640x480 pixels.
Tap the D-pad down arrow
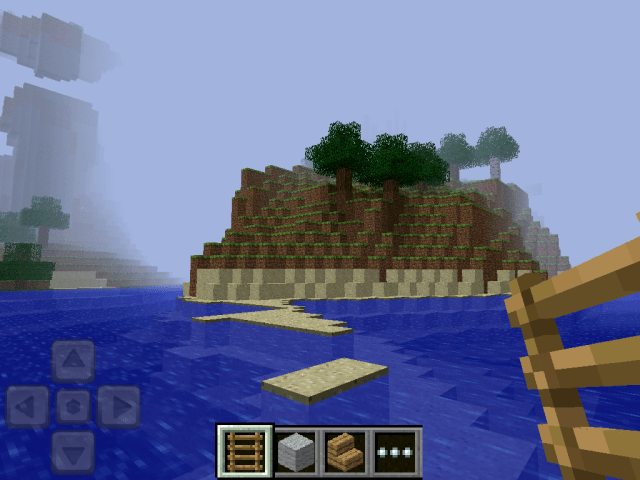tap(73, 450)
